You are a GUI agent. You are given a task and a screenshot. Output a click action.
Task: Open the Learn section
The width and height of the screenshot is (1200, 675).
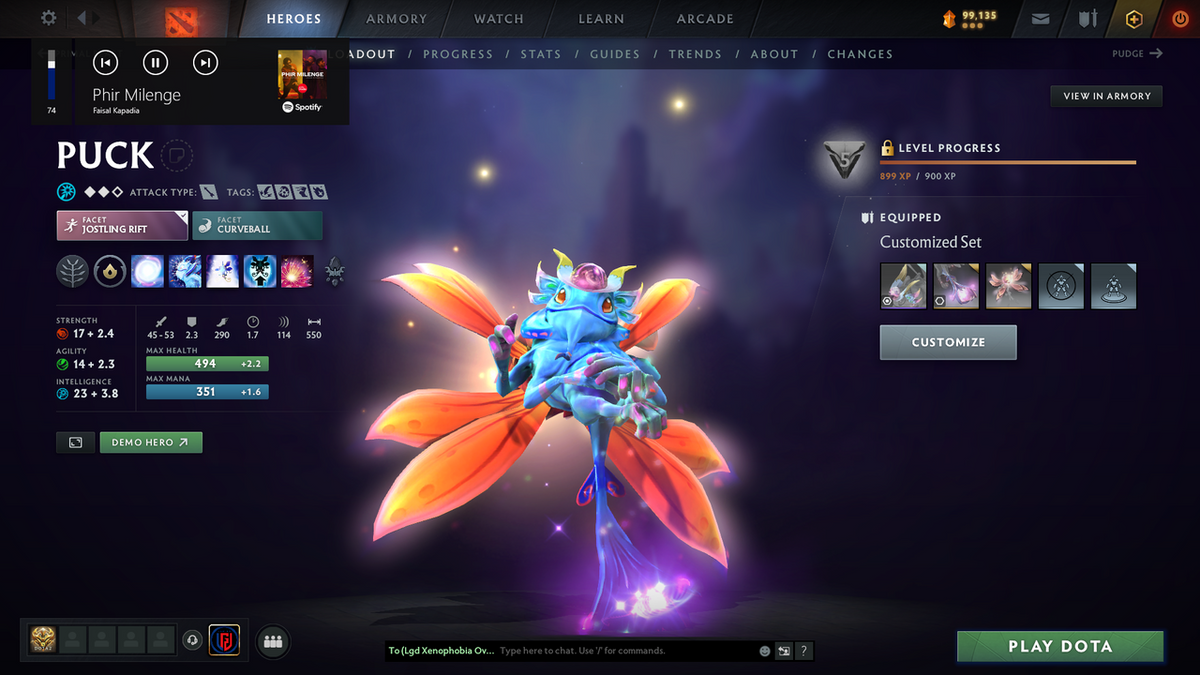click(601, 19)
